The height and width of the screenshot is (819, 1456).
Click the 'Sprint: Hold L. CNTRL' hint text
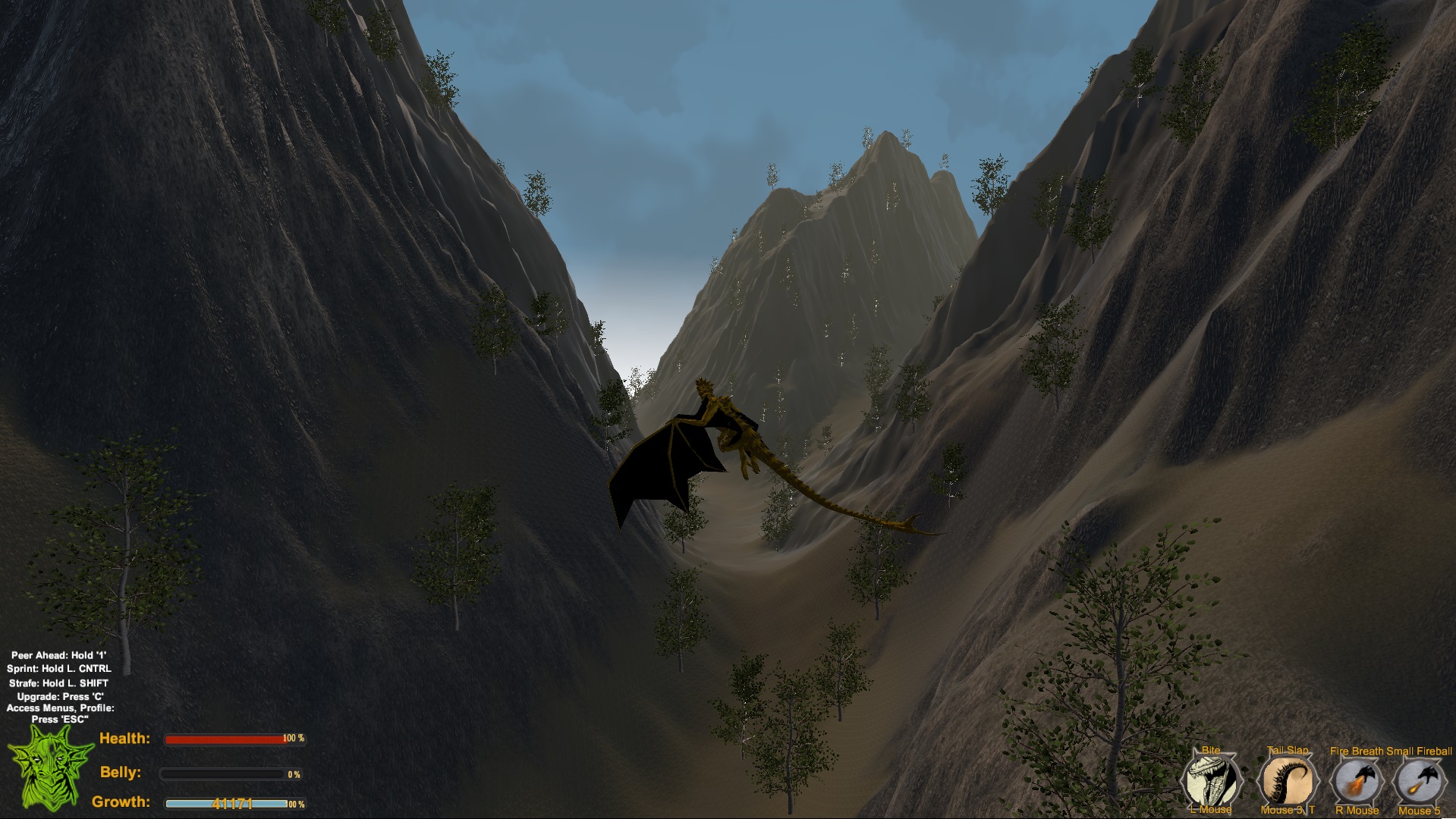(x=59, y=669)
